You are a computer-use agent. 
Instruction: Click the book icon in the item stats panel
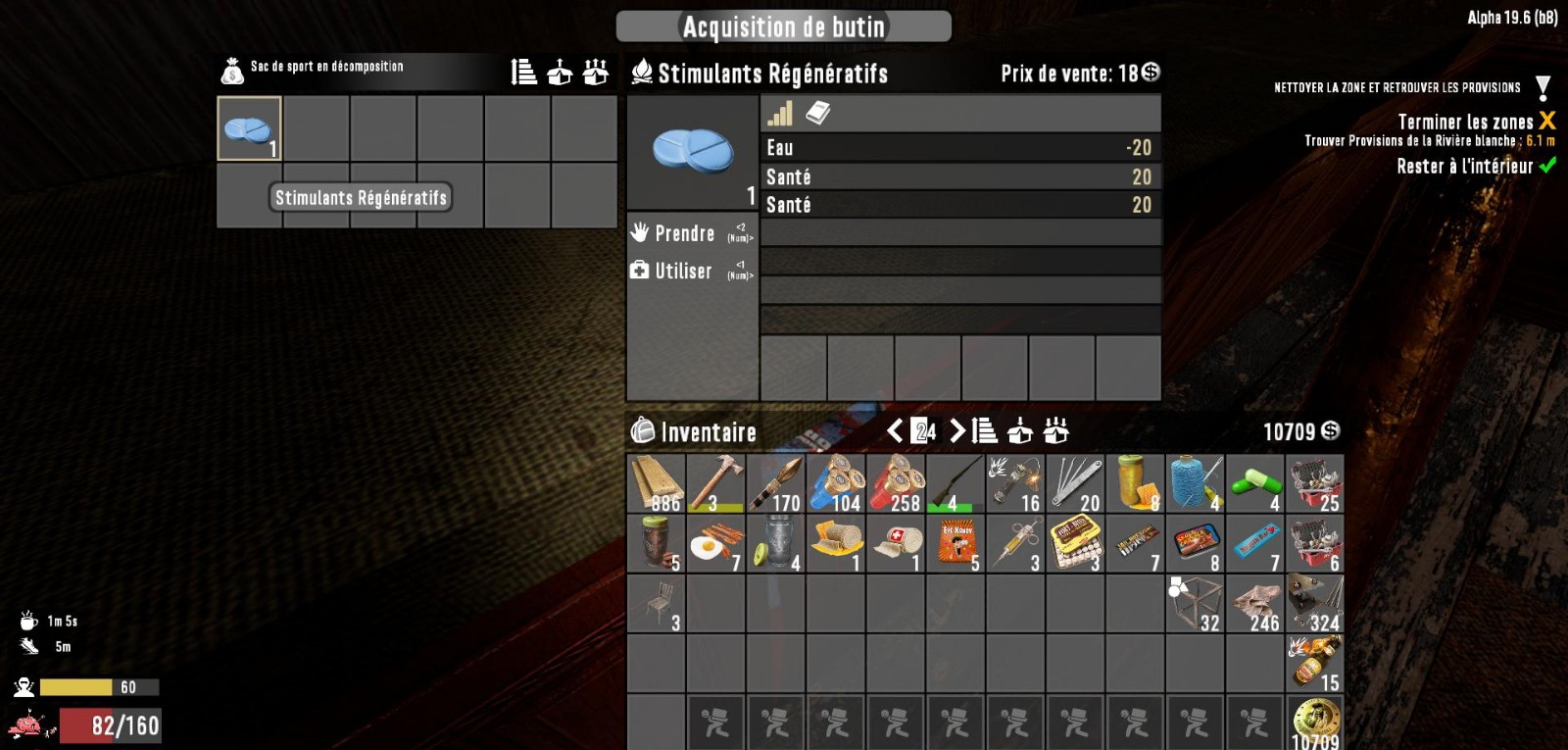[816, 111]
